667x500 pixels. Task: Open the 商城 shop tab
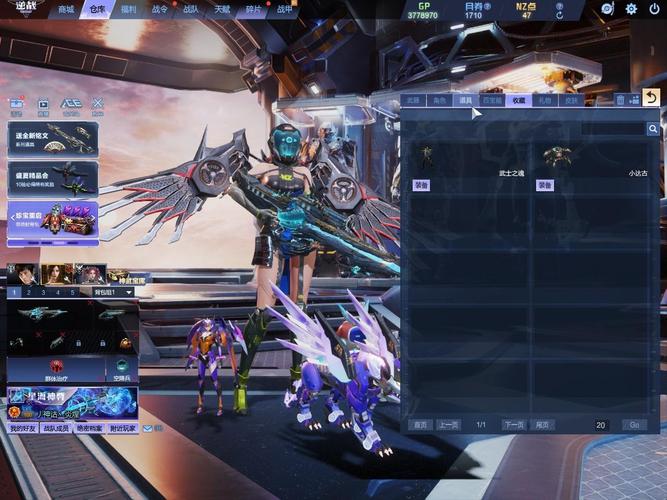point(67,9)
